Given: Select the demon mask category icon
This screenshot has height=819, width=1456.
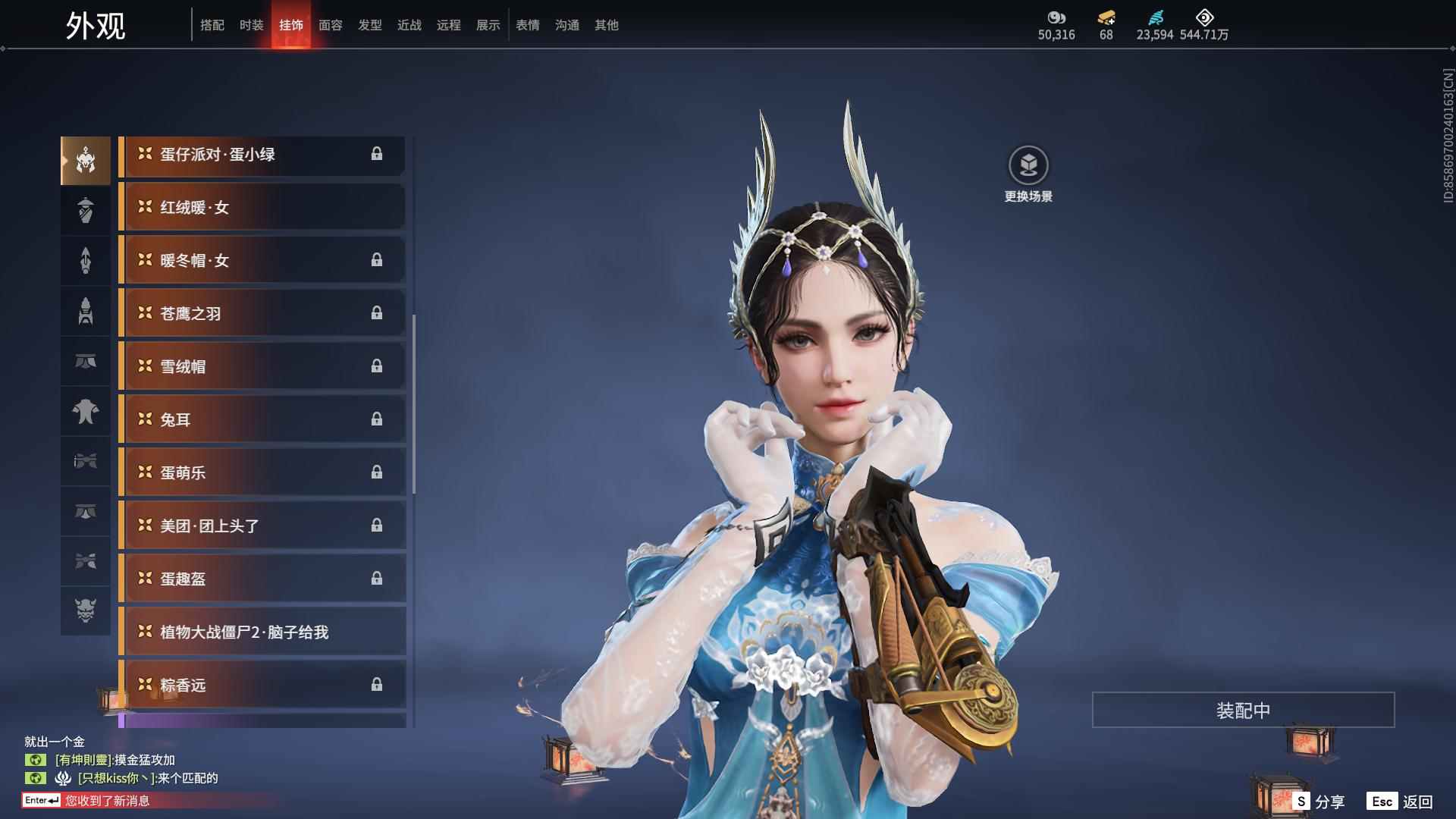Looking at the screenshot, I should [x=86, y=610].
